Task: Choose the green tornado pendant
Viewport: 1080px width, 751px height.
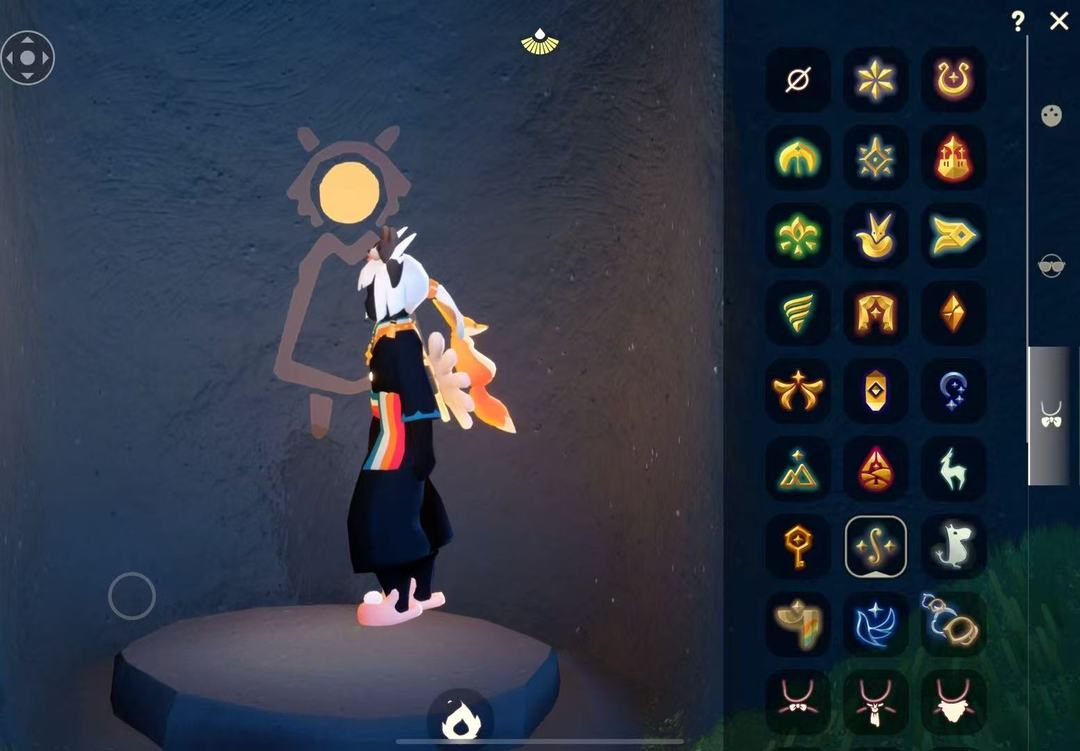Action: click(798, 313)
